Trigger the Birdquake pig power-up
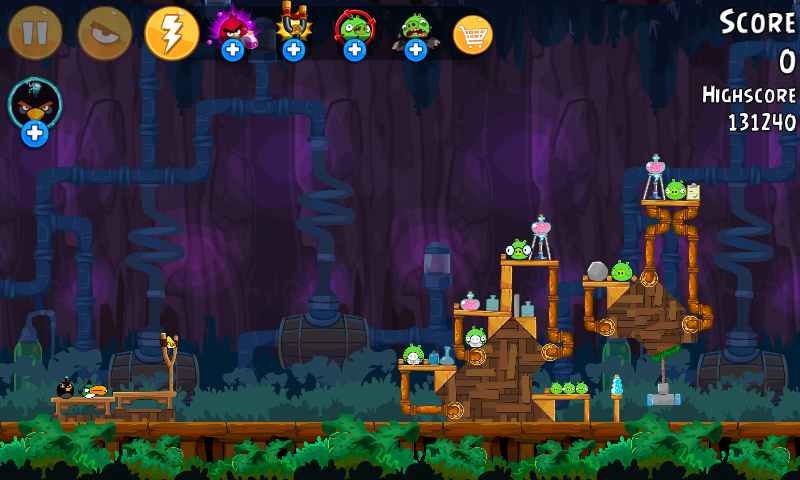This screenshot has height=480, width=800. pos(415,30)
